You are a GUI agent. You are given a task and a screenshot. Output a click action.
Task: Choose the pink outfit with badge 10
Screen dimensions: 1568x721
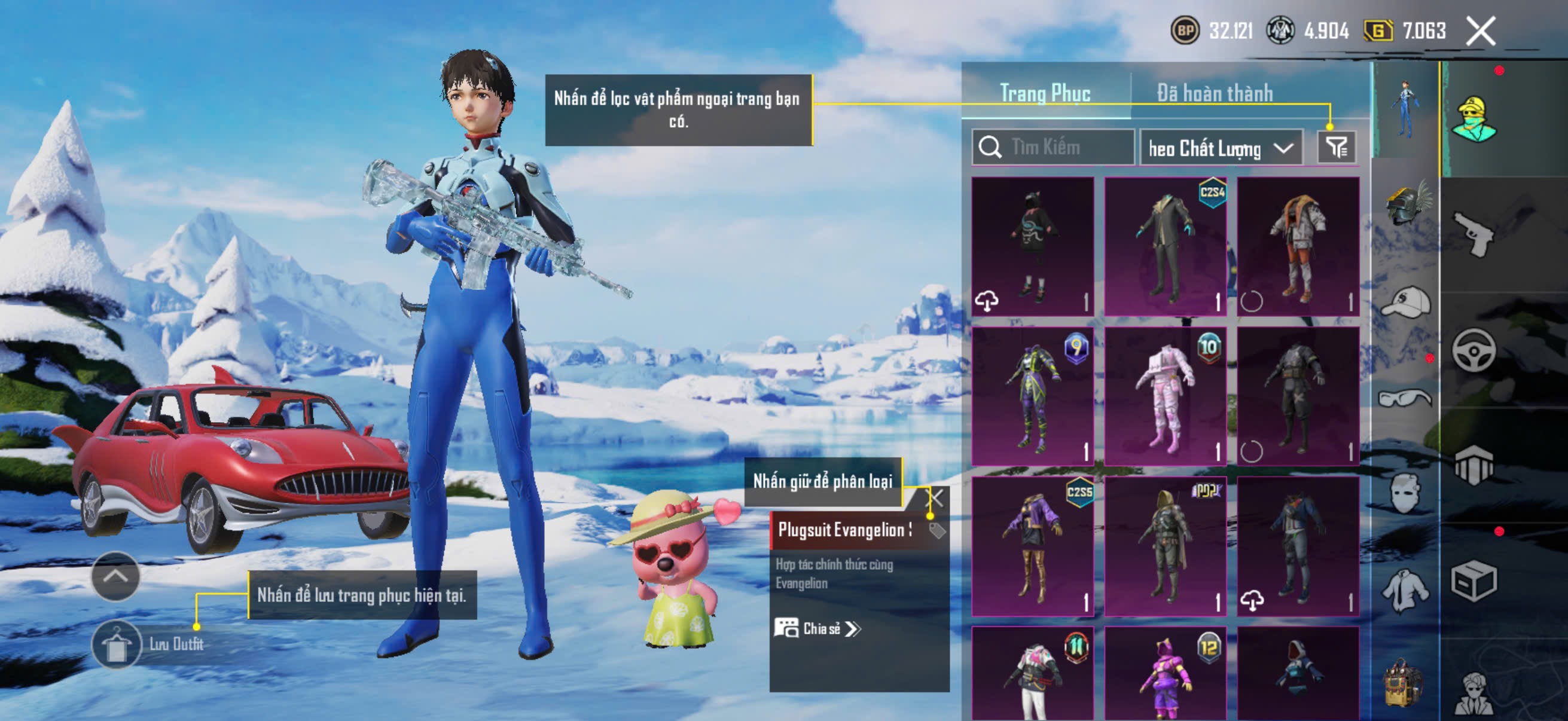pos(1165,397)
